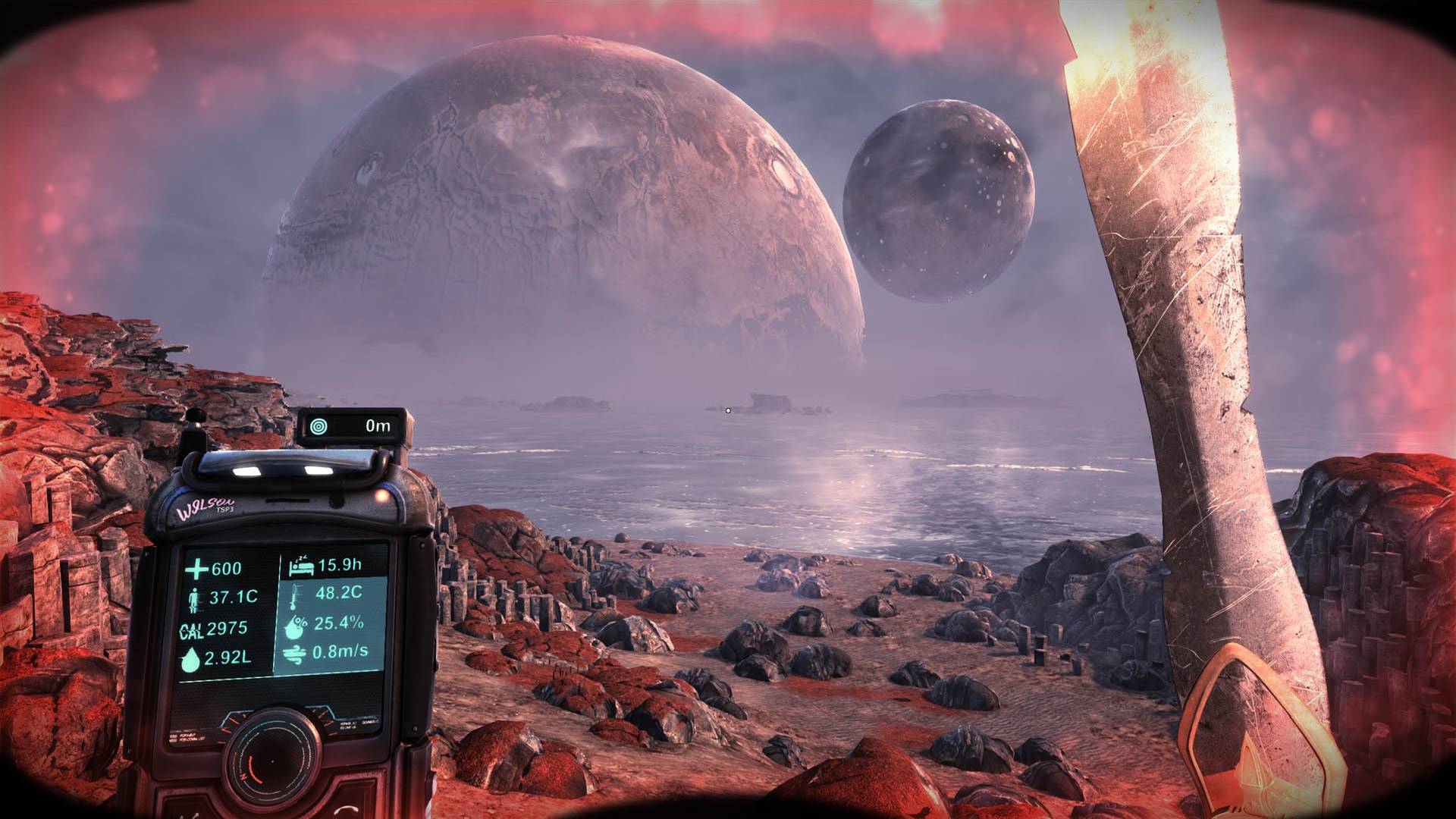Select the health cross icon showing 600
Image resolution: width=1456 pixels, height=819 pixels.
coord(196,568)
